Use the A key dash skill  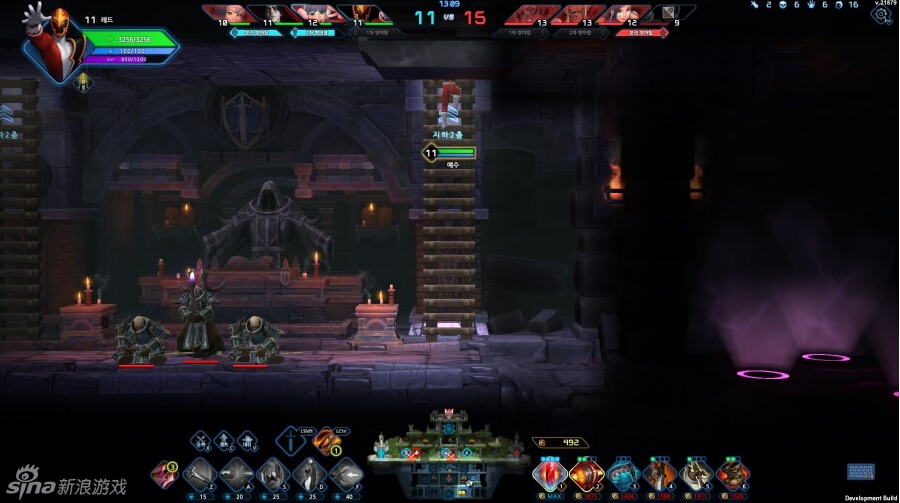(235, 474)
